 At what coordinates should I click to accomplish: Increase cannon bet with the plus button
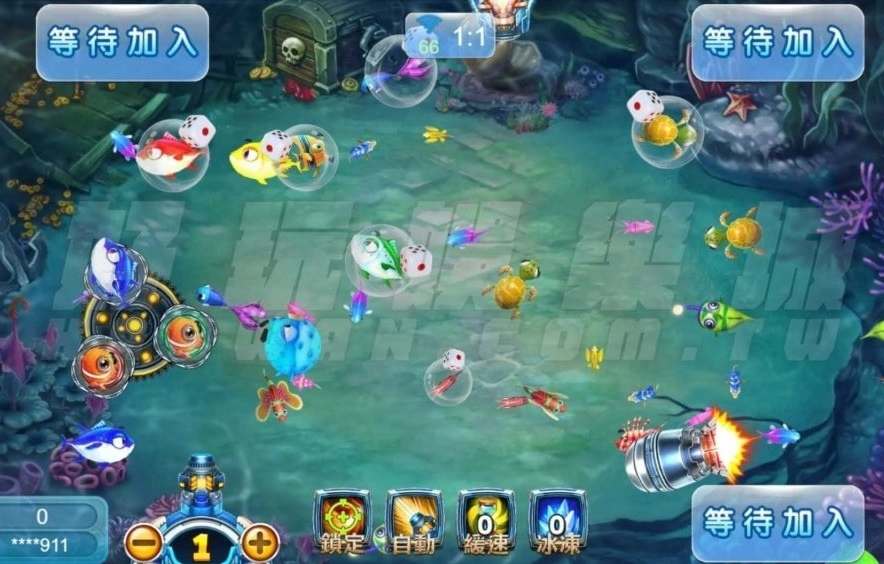tap(259, 544)
